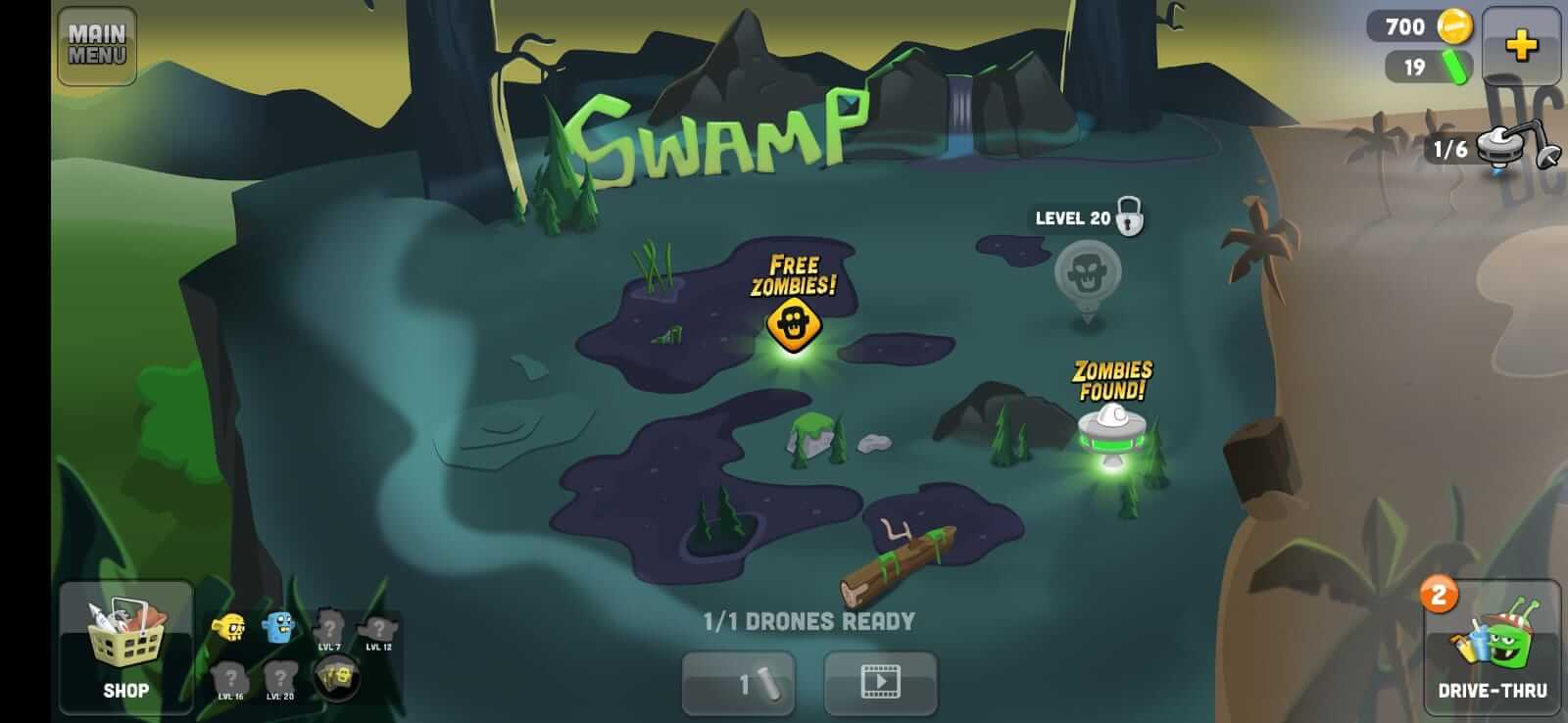Screen dimensions: 1568x723
Task: Watch the video ad for rewards
Action: pyautogui.click(x=880, y=684)
